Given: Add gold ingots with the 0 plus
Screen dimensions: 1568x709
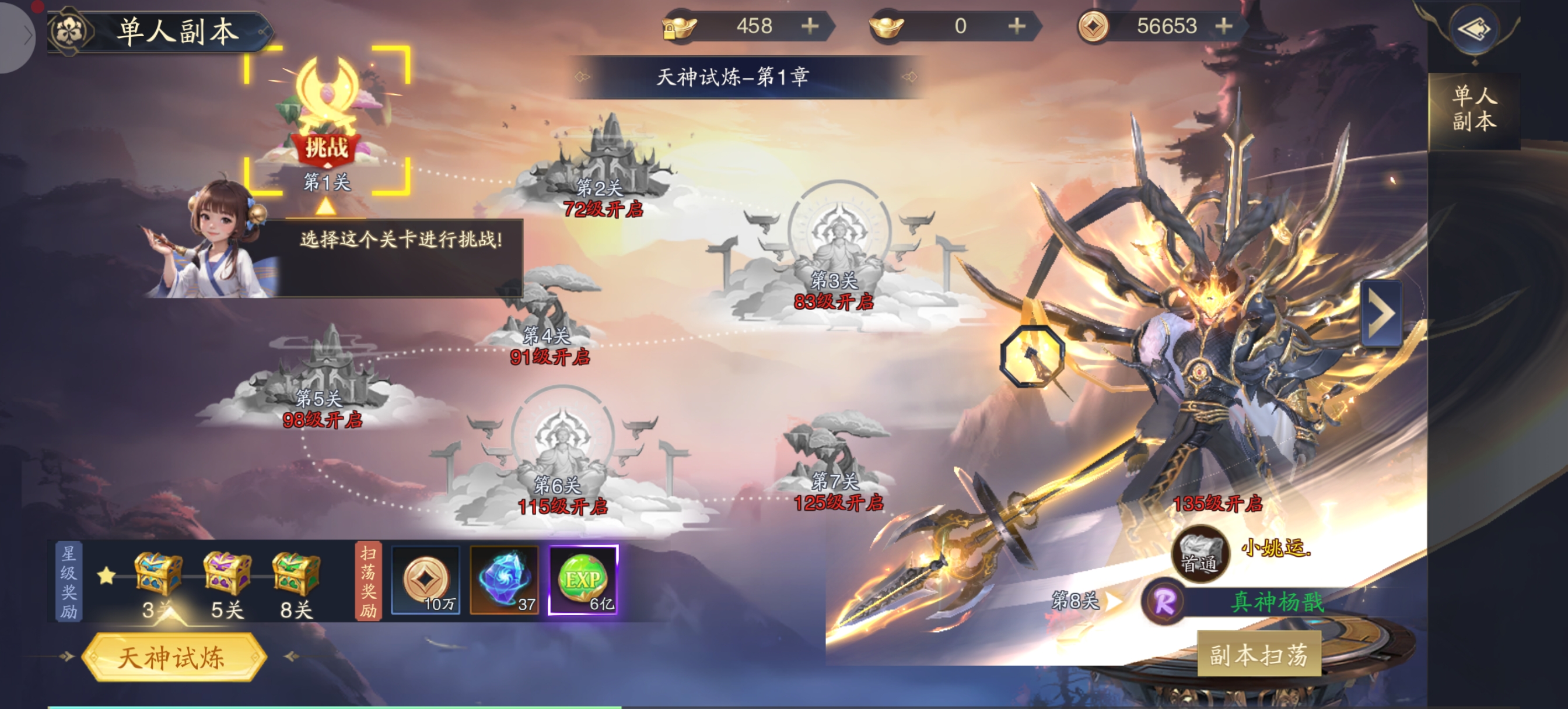Looking at the screenshot, I should tap(1016, 26).
